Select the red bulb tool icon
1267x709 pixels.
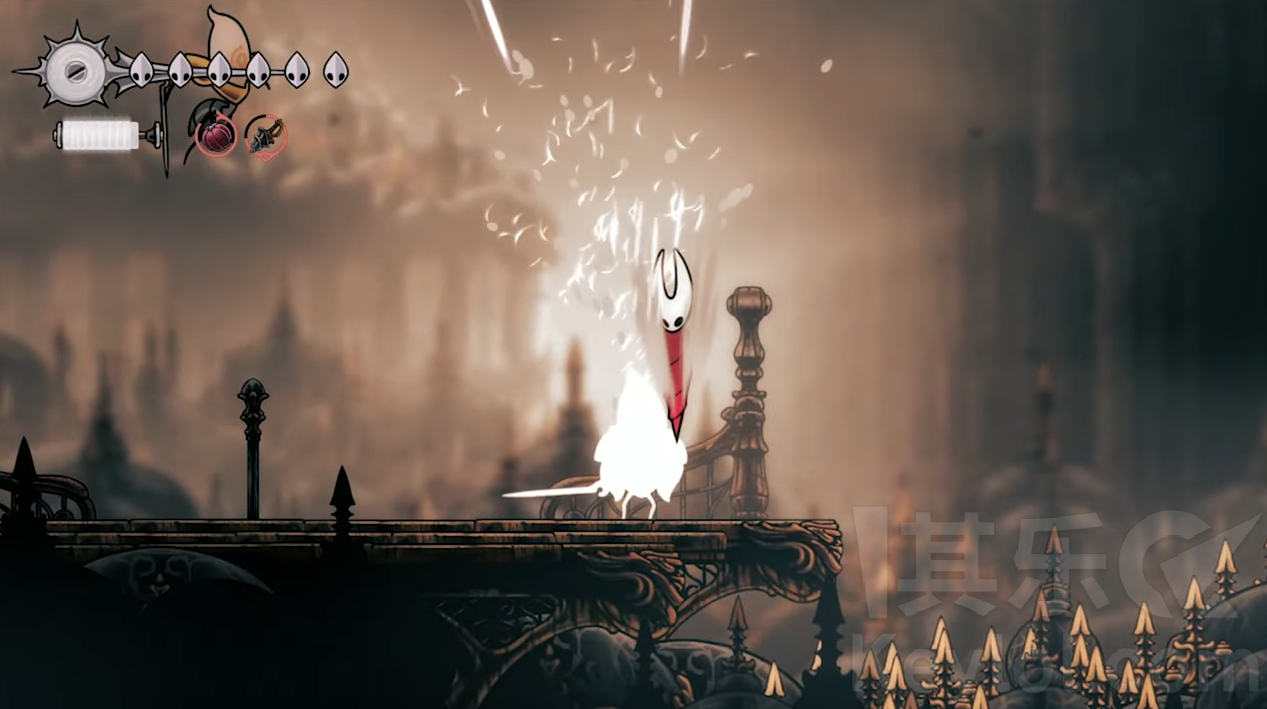(216, 135)
